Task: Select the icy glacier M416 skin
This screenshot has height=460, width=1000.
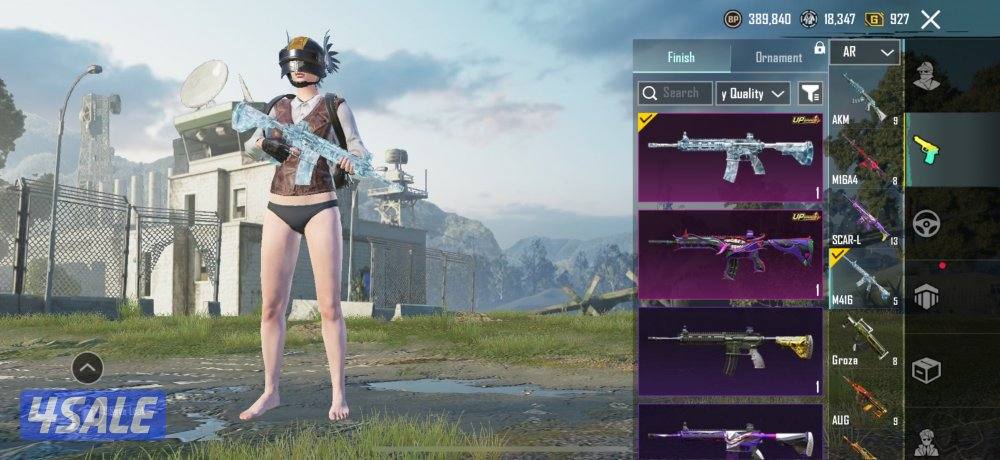Action: (730, 157)
